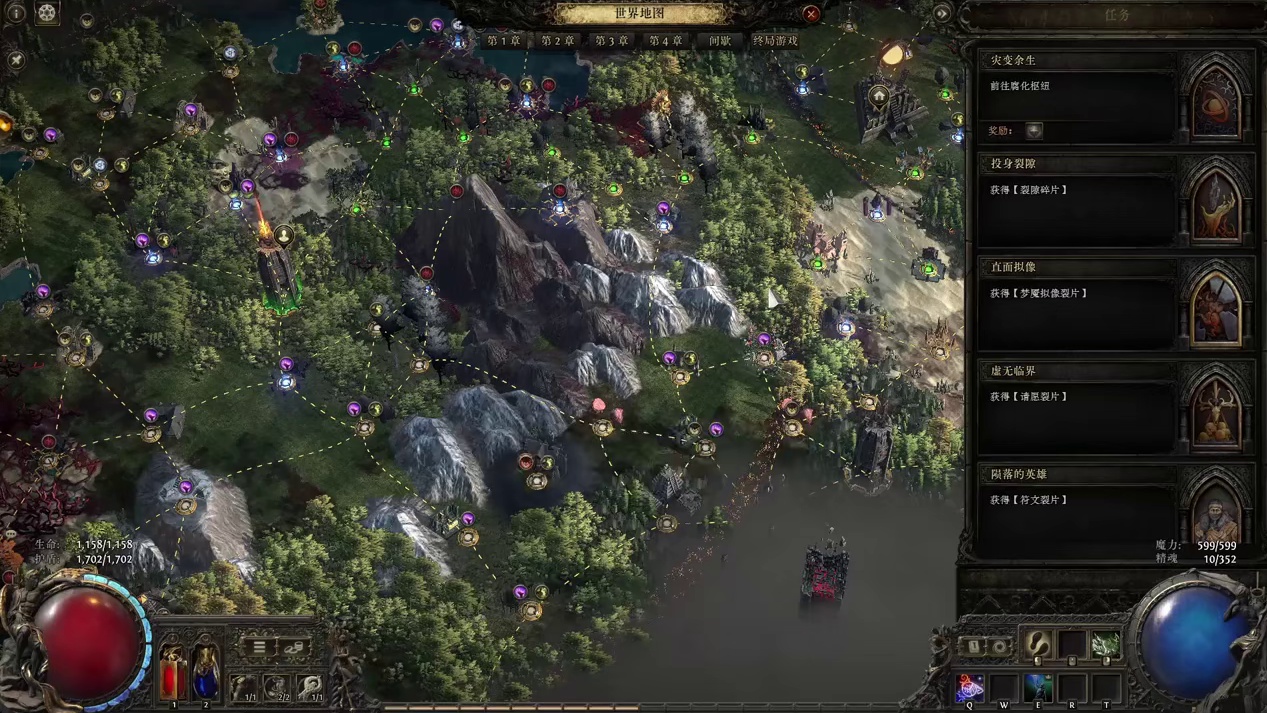Switch to the 第1章 tab

(x=504, y=41)
